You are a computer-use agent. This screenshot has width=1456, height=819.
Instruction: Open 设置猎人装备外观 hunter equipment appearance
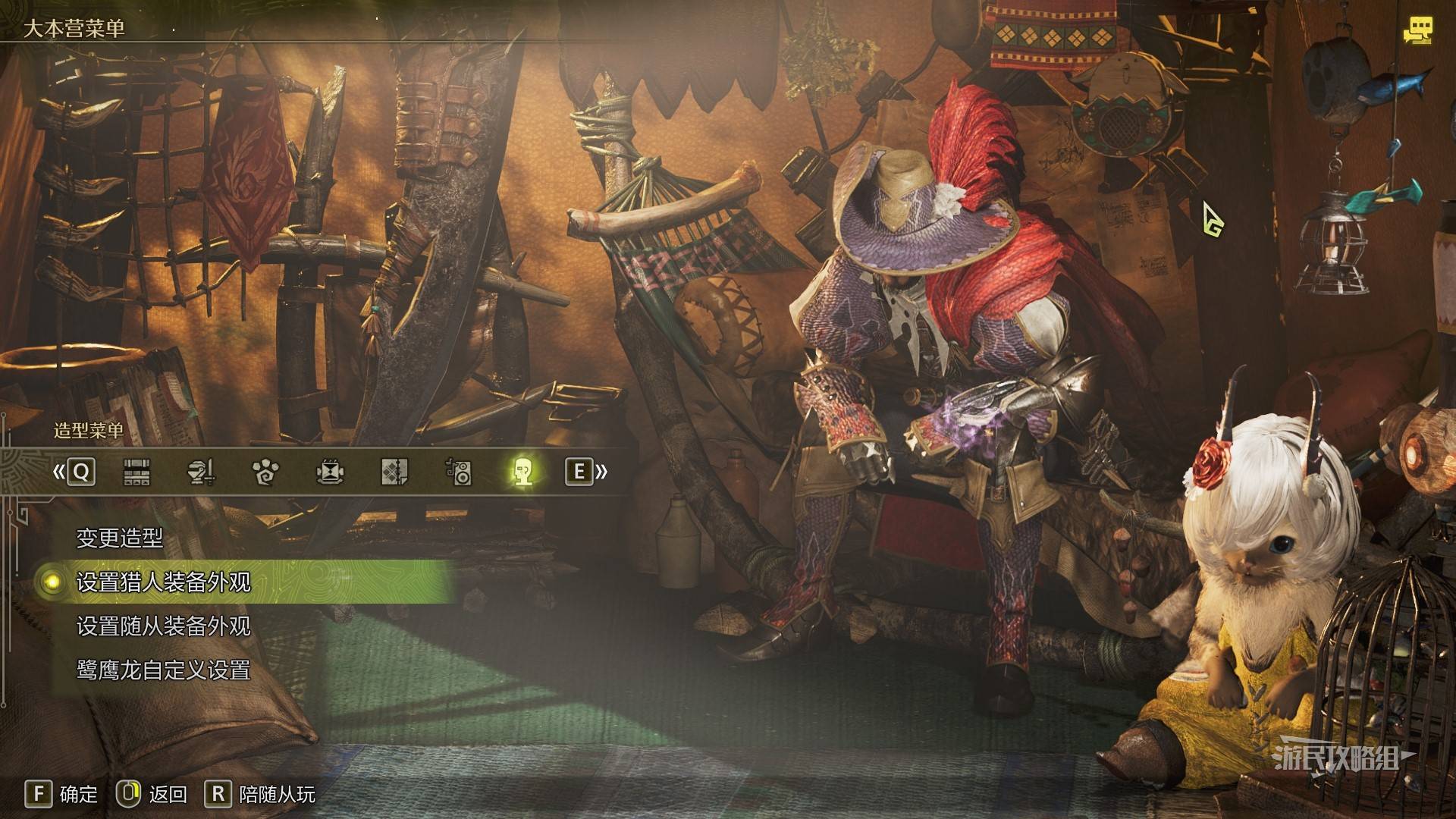163,582
